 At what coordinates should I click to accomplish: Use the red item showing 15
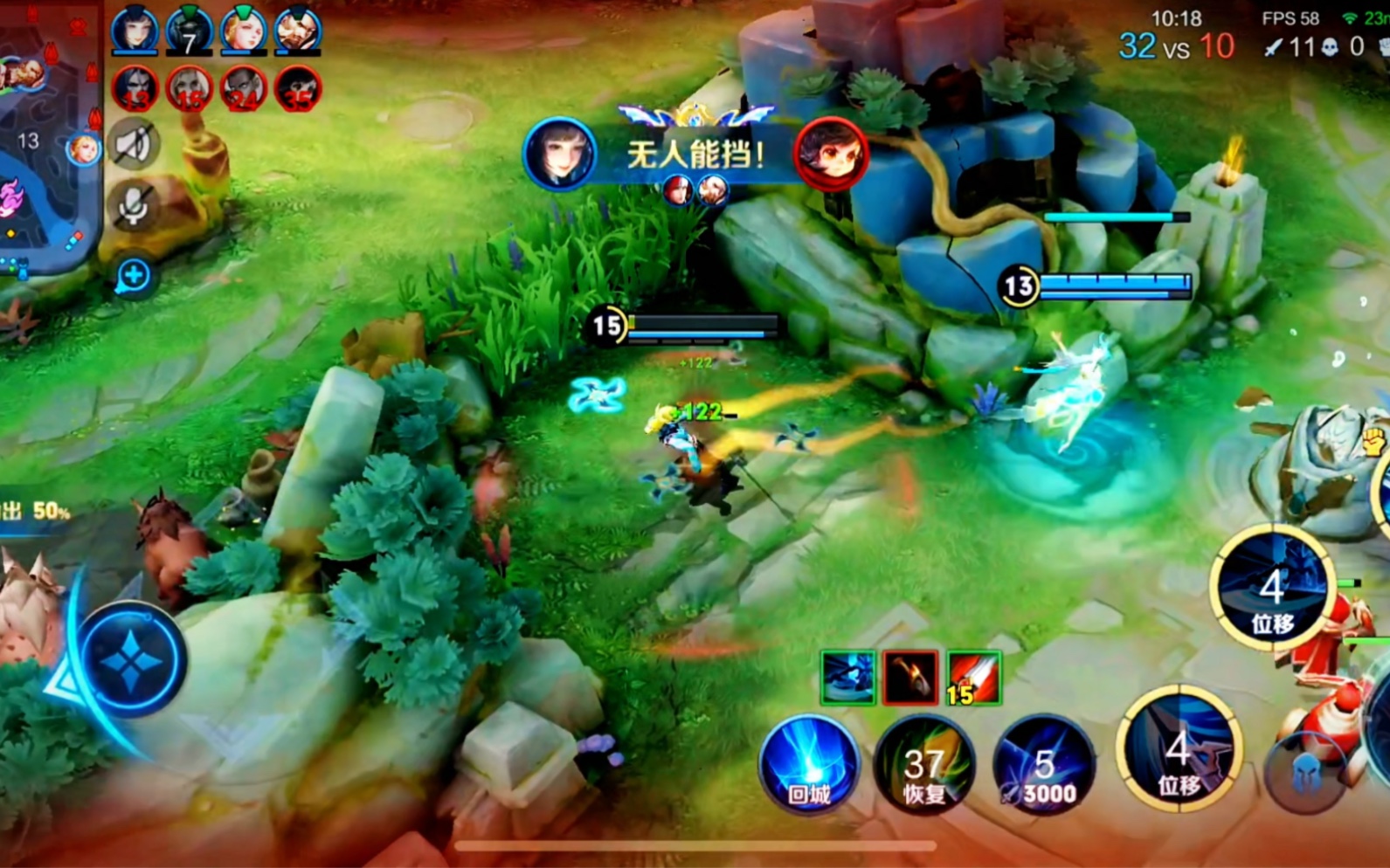click(973, 677)
